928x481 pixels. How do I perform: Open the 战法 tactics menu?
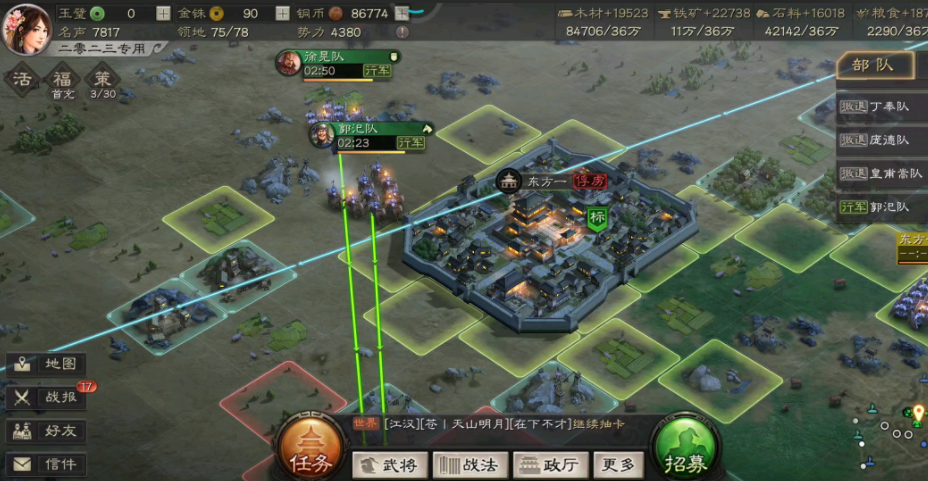(470, 465)
